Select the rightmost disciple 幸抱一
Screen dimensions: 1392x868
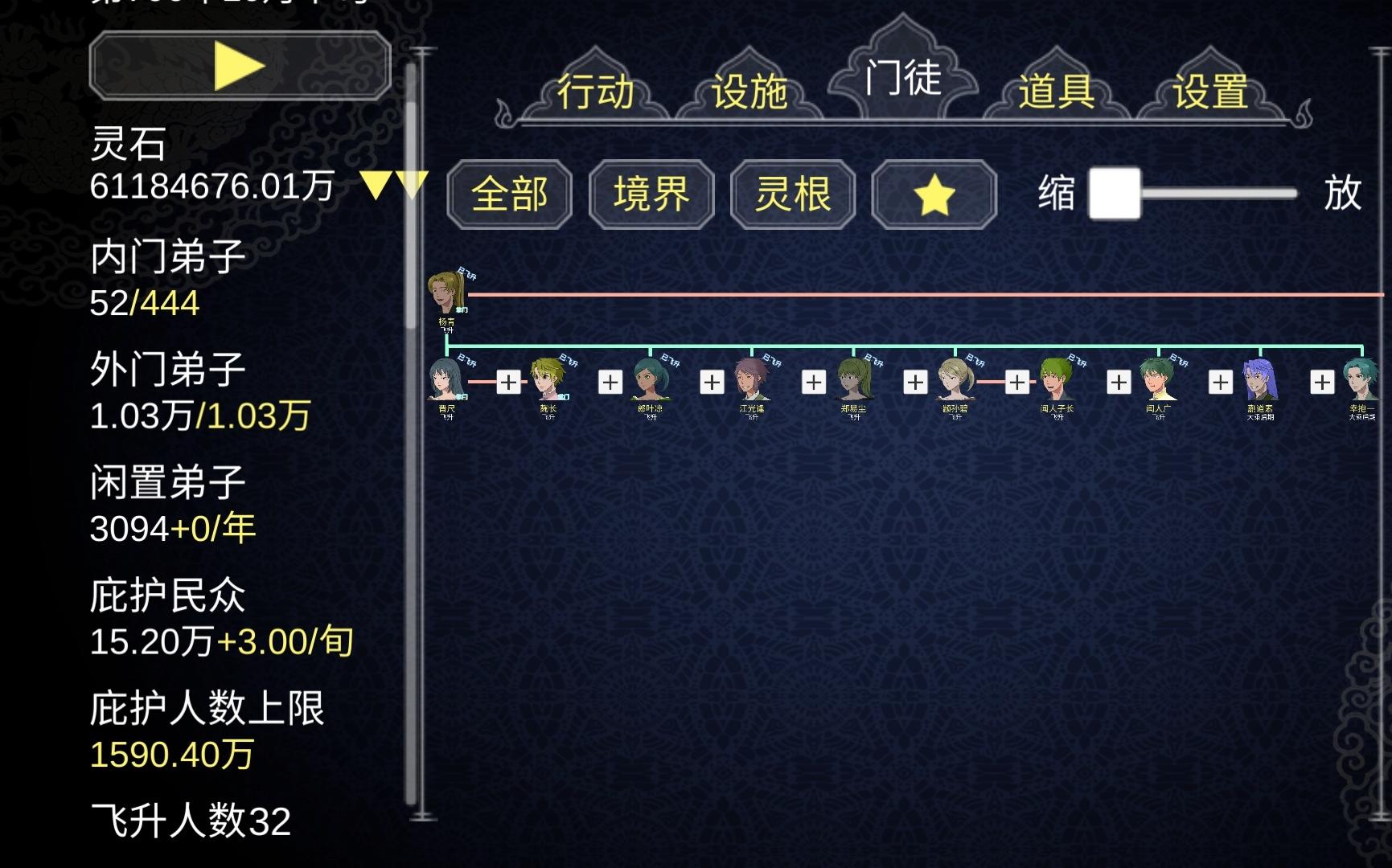(x=1359, y=382)
